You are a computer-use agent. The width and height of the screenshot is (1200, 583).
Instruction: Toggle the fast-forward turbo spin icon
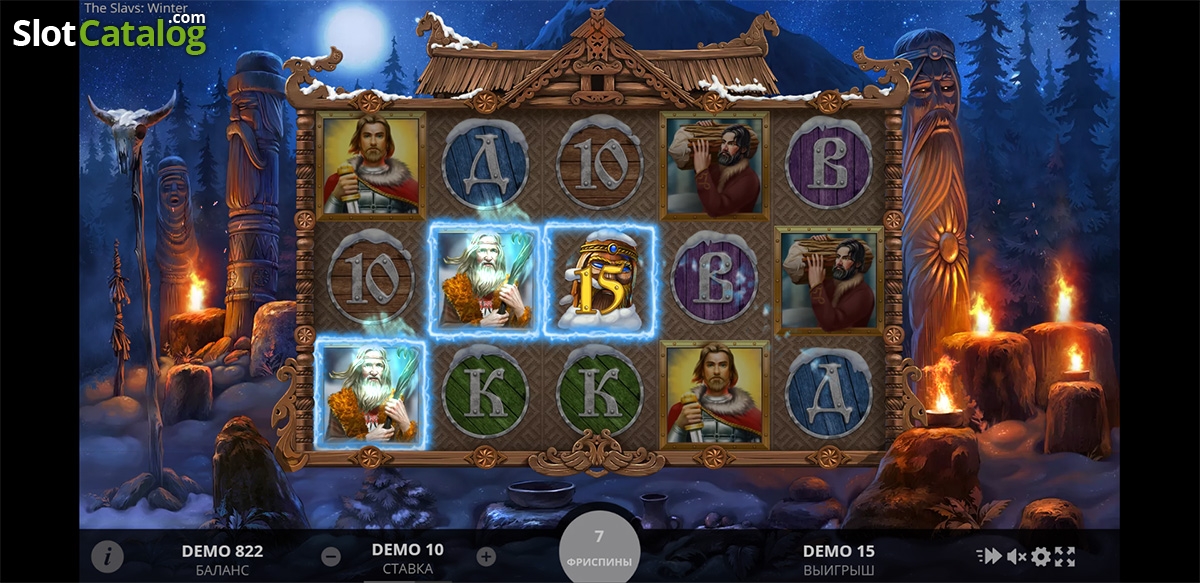click(x=989, y=557)
